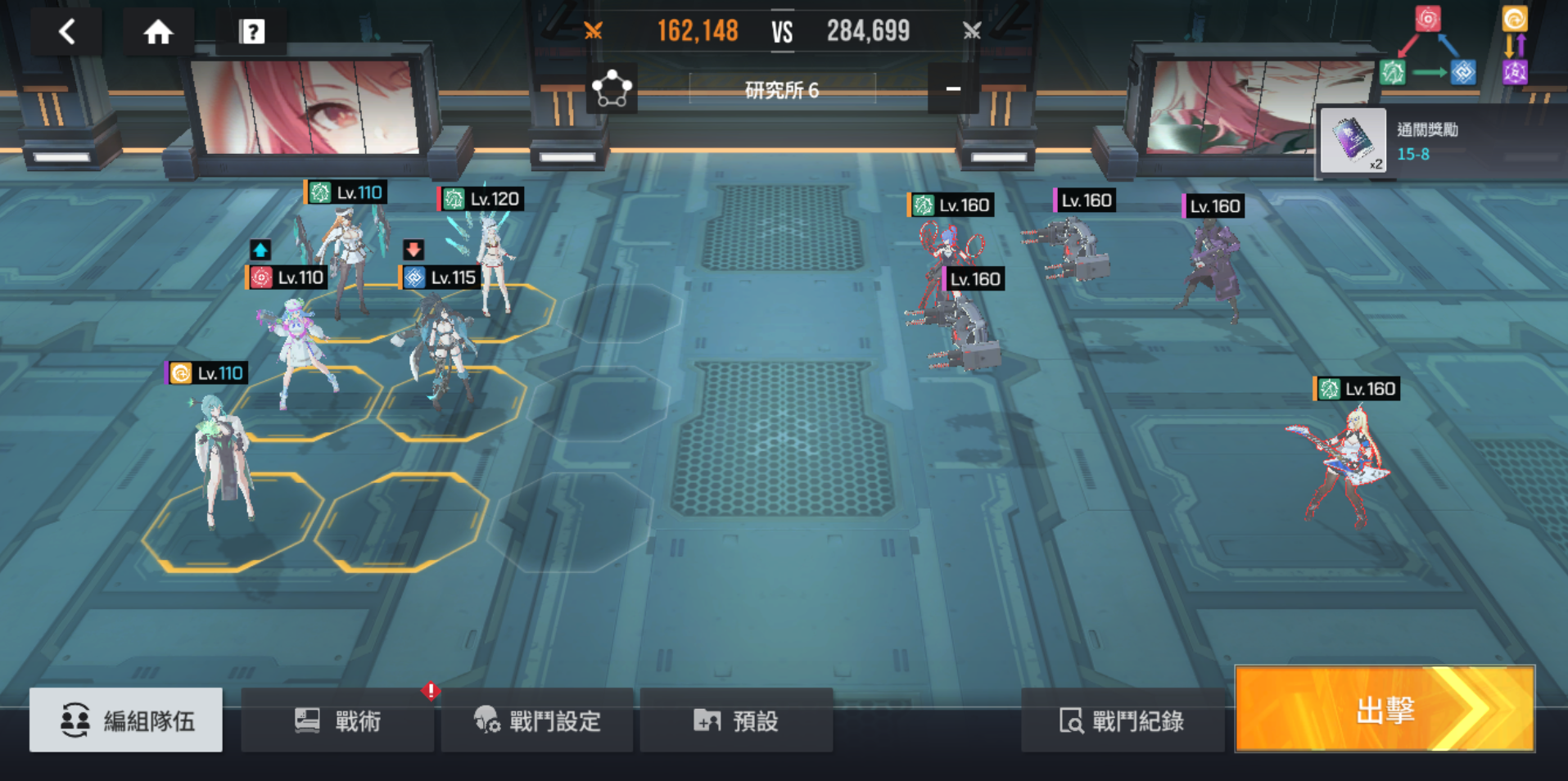
Task: Open the 預設 preset teams
Action: point(736,720)
